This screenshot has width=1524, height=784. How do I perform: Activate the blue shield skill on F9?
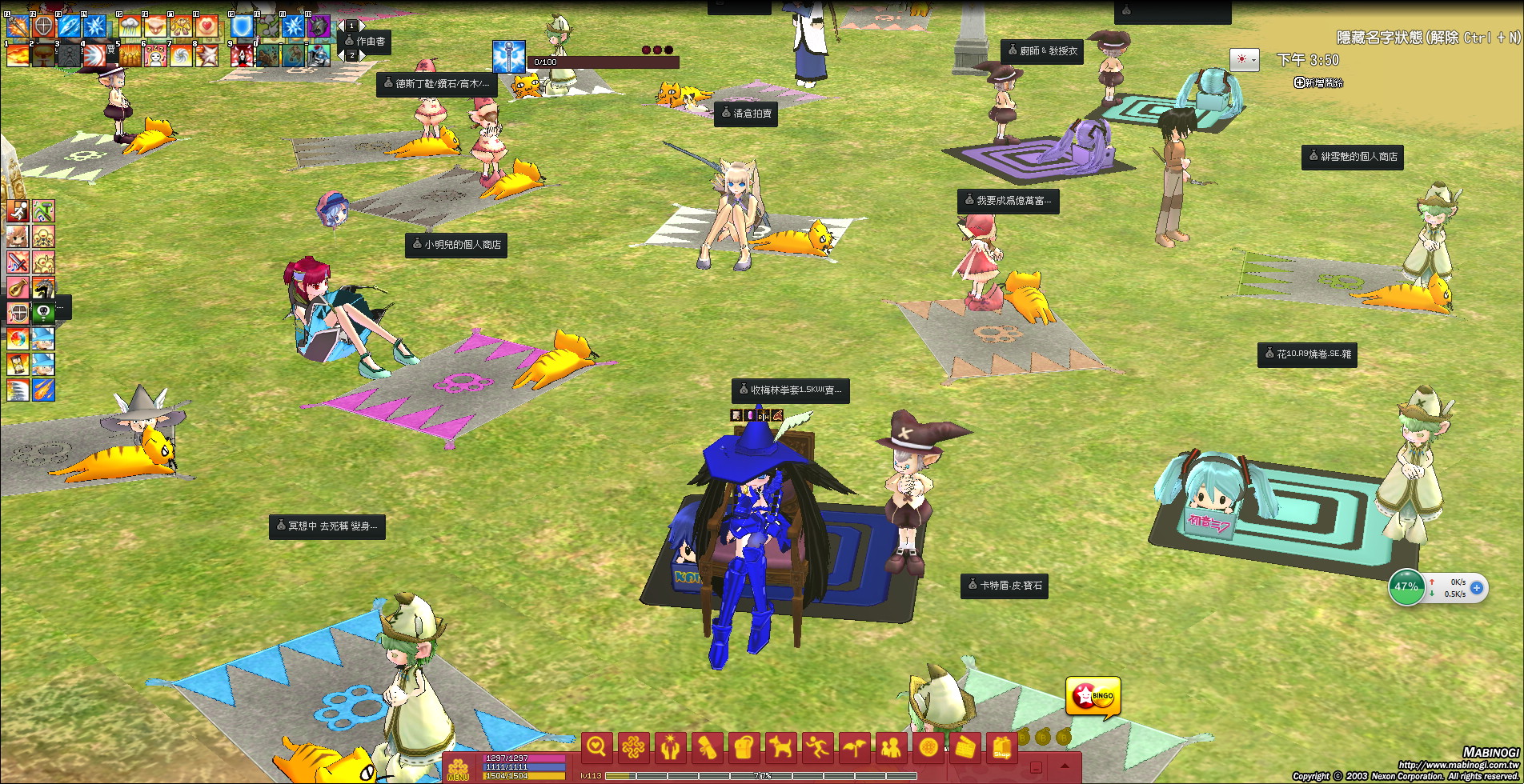click(x=242, y=26)
